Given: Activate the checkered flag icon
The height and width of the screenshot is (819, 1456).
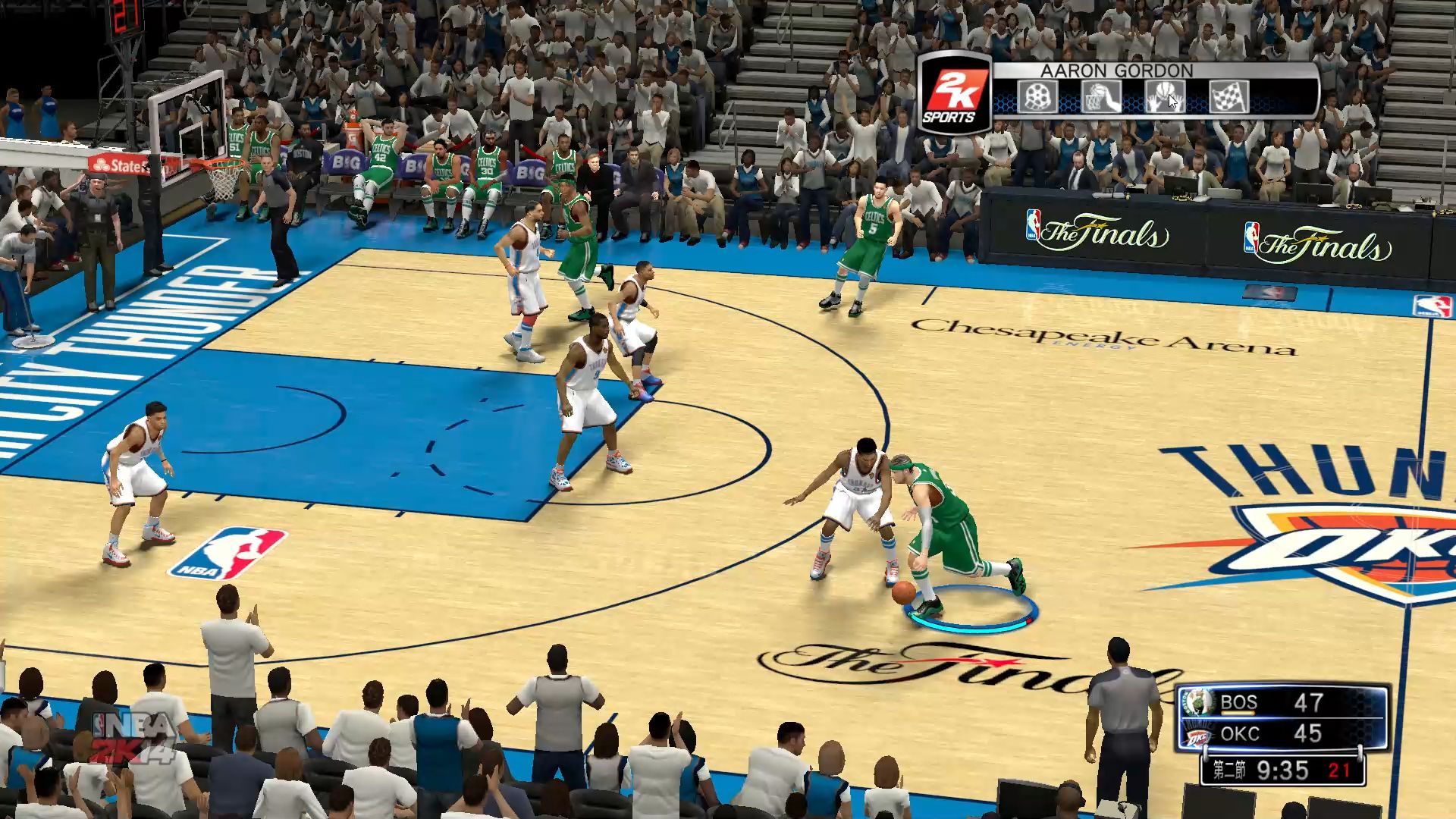Looking at the screenshot, I should tap(1228, 98).
